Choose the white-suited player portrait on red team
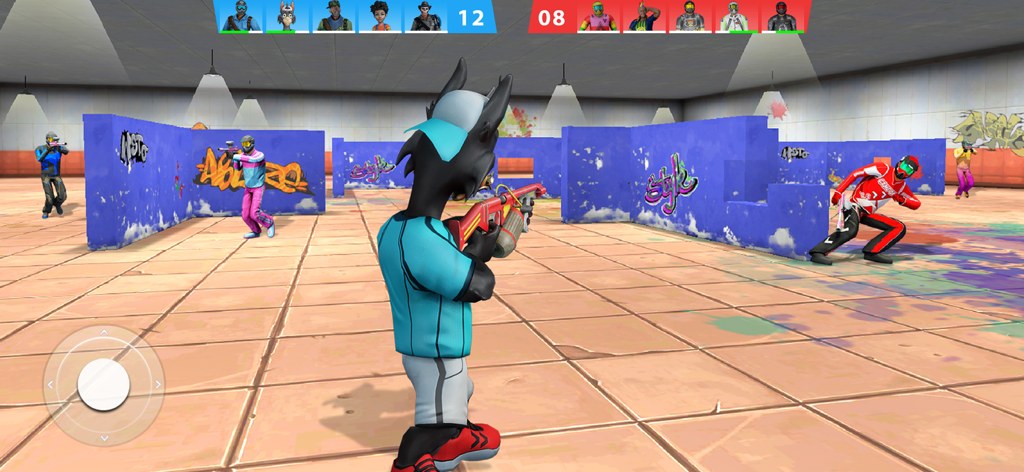 point(735,16)
